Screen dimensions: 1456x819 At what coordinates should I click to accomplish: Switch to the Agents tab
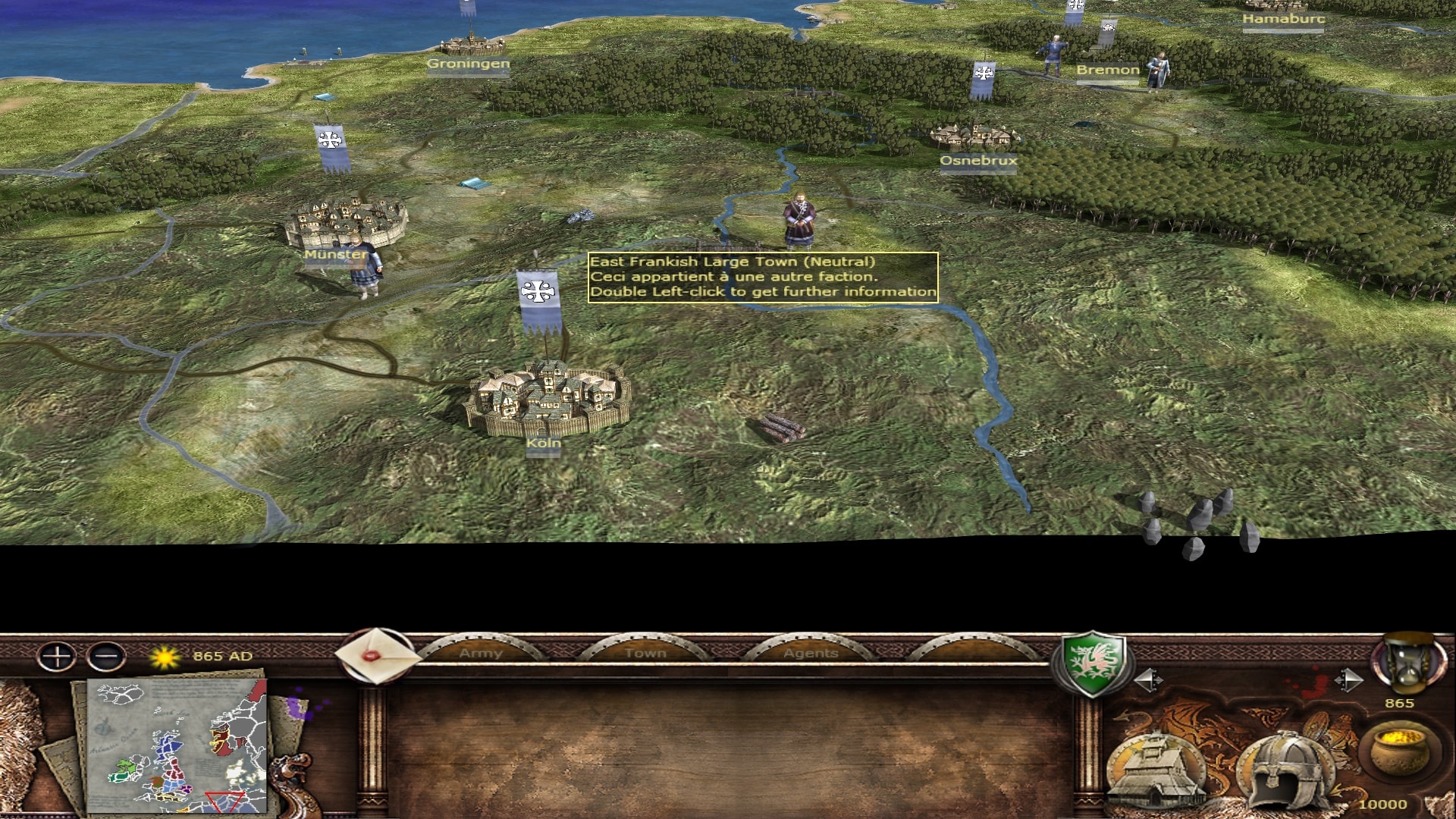tap(811, 653)
